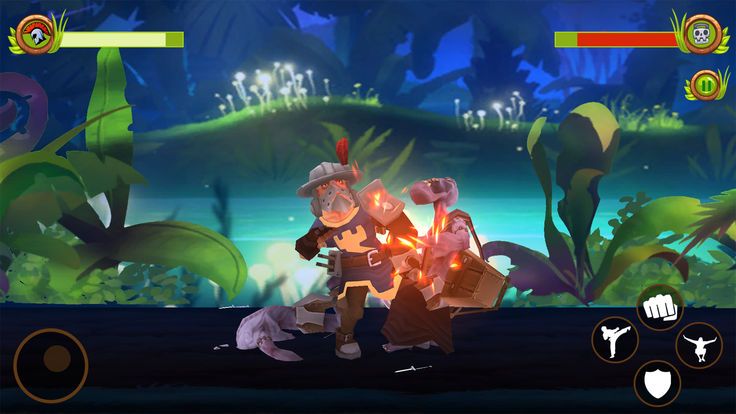Activate the jump action button

tap(699, 346)
